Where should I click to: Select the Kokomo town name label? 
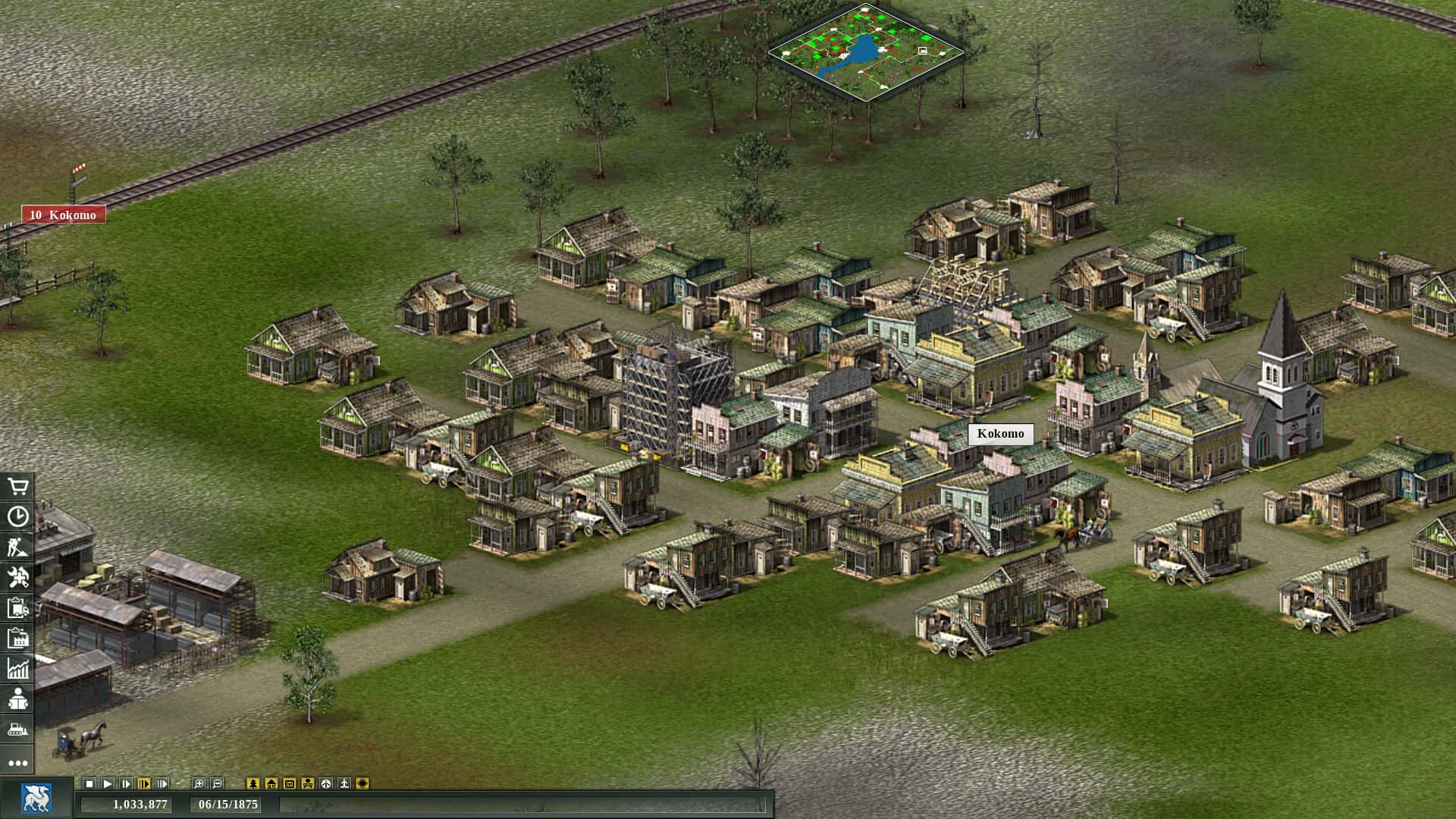coord(1000,434)
